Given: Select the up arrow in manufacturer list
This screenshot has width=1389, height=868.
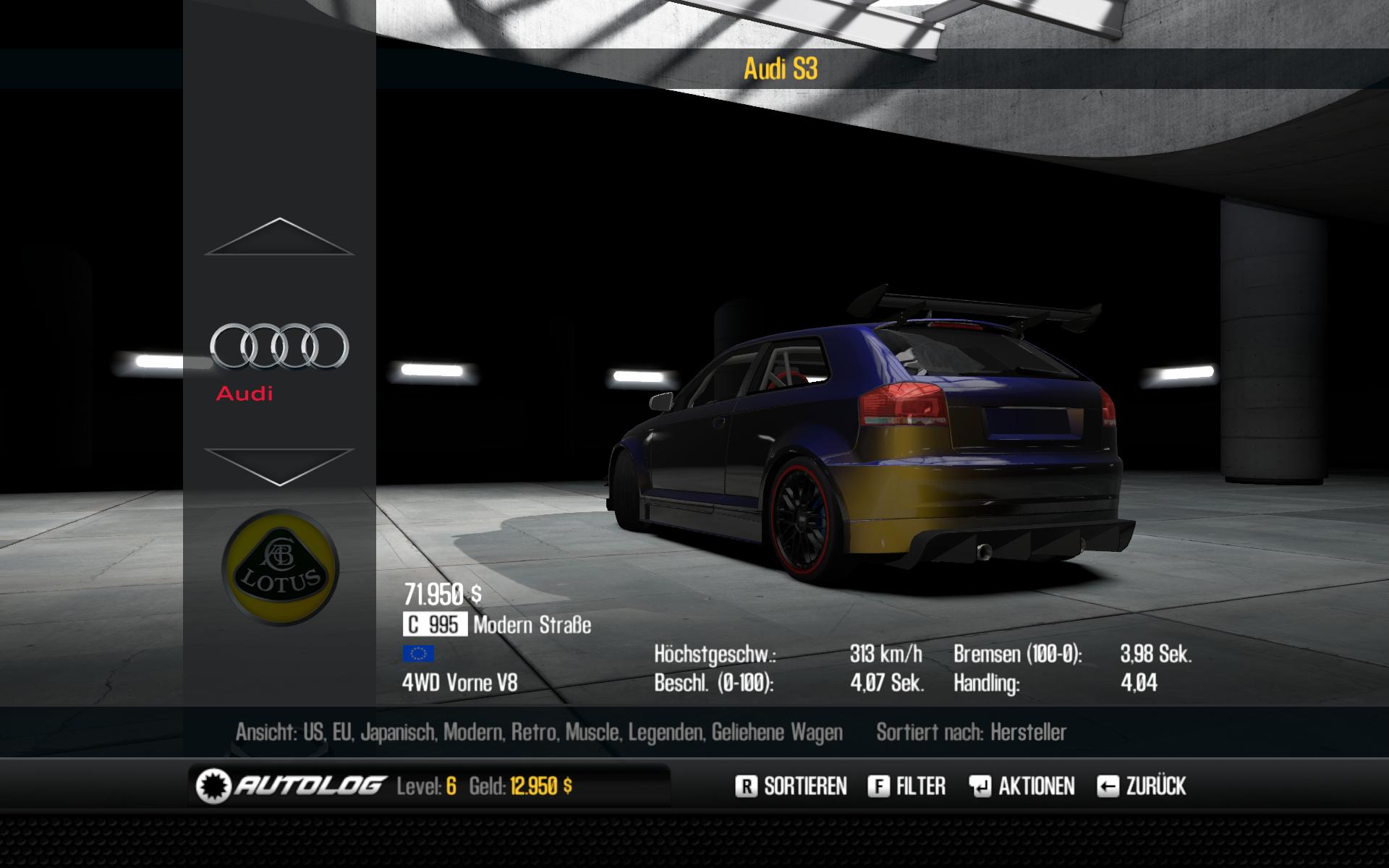Looking at the screenshot, I should (x=279, y=237).
